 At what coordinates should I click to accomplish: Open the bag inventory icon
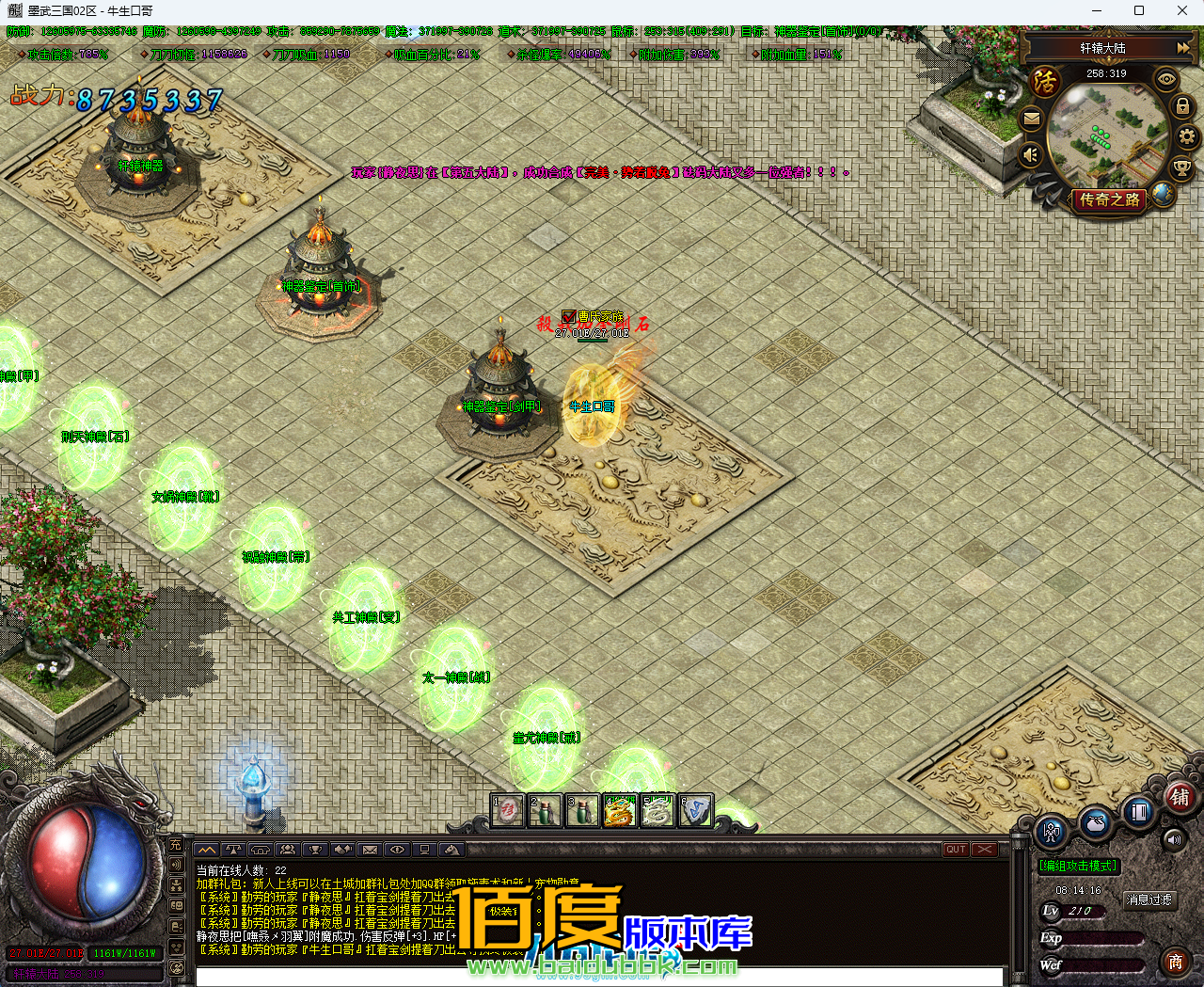pos(1095,823)
